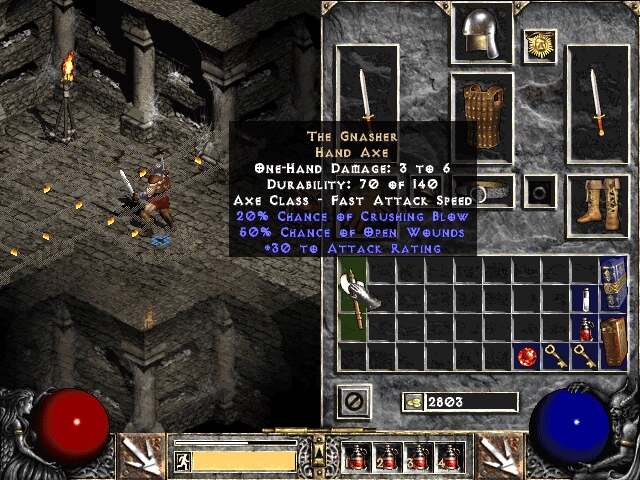
Task: Select the red healing potion in inventory
Action: point(585,328)
